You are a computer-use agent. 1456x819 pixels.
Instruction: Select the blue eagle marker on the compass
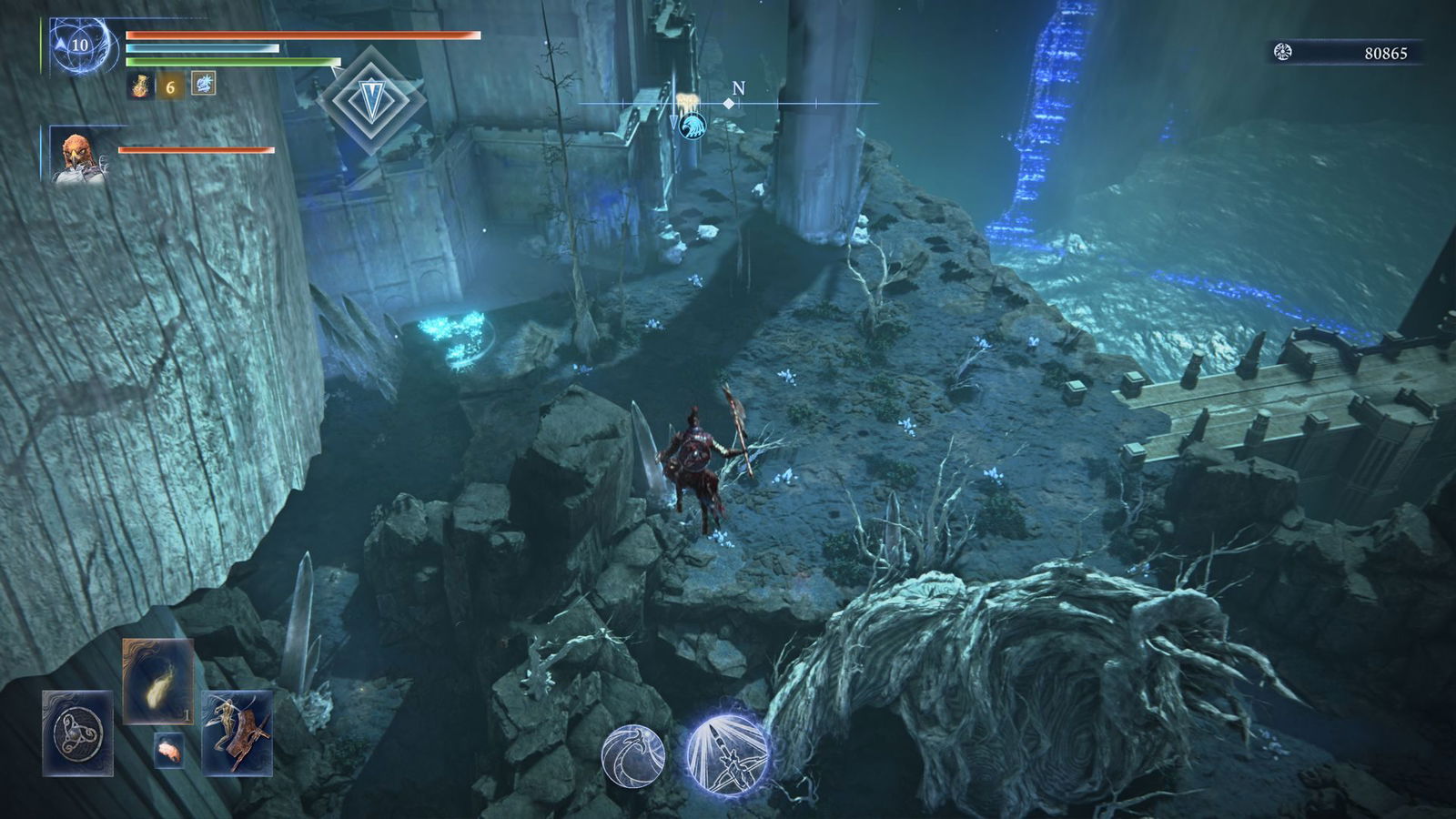click(692, 127)
